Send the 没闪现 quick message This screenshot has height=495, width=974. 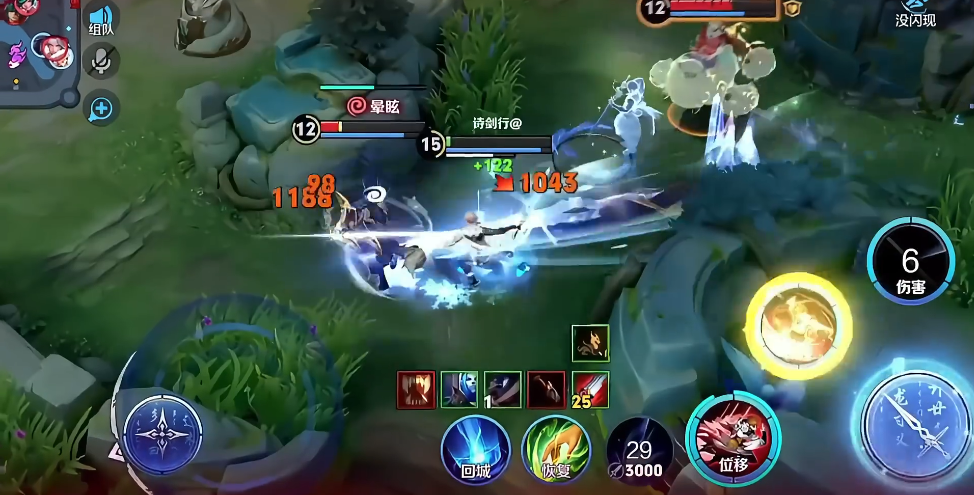click(x=915, y=13)
